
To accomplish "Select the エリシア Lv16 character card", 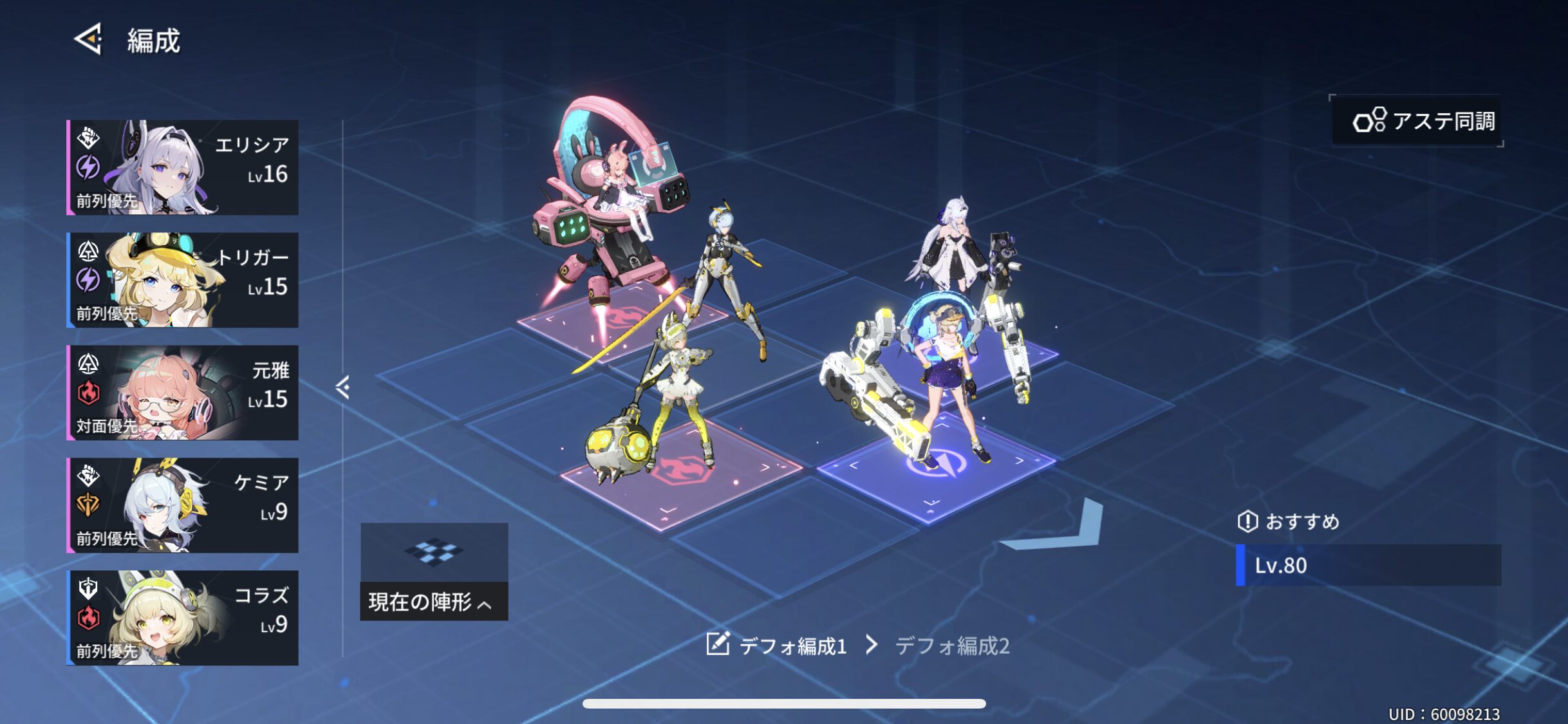I will [183, 167].
